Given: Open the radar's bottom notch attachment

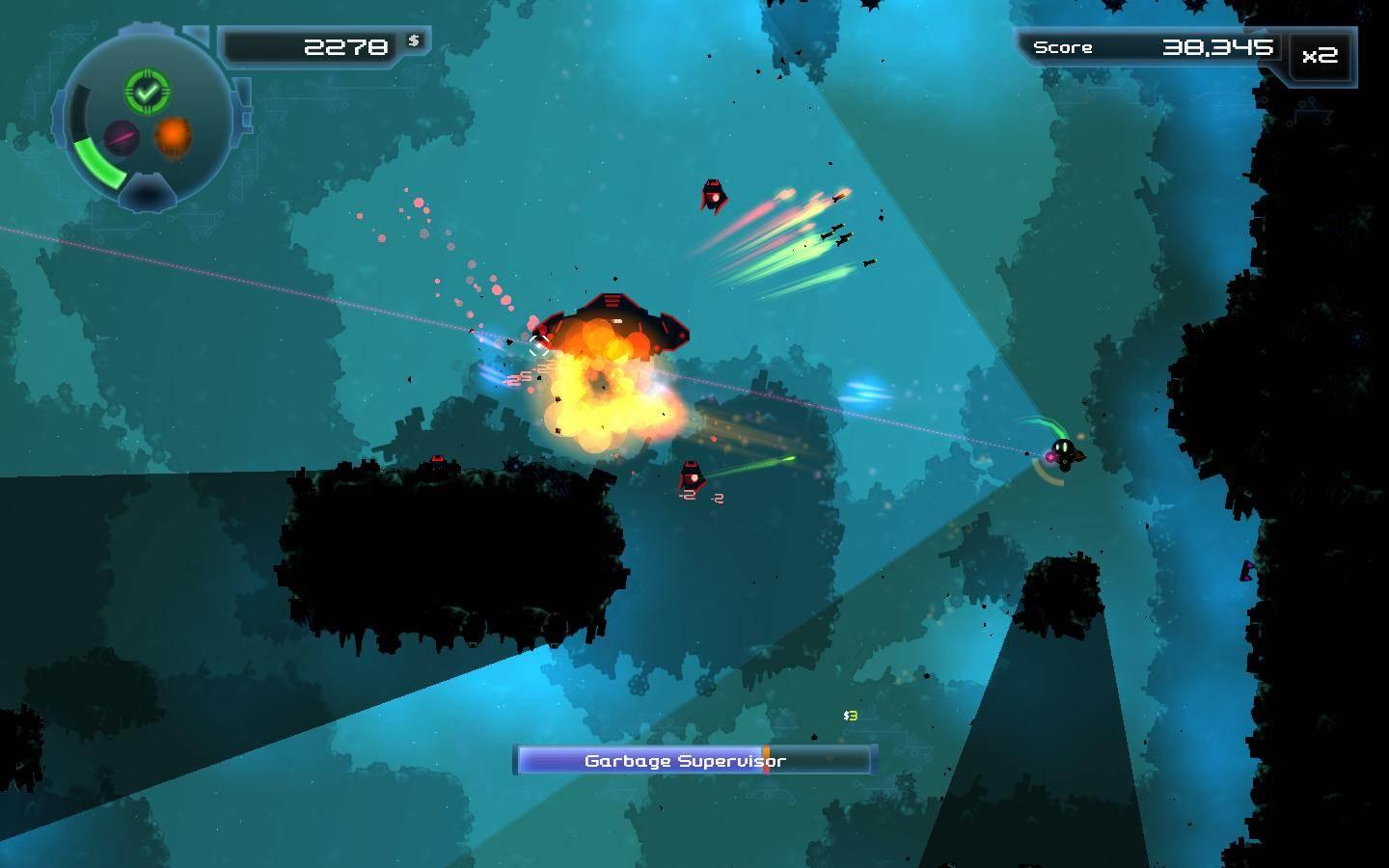Looking at the screenshot, I should 147,193.
